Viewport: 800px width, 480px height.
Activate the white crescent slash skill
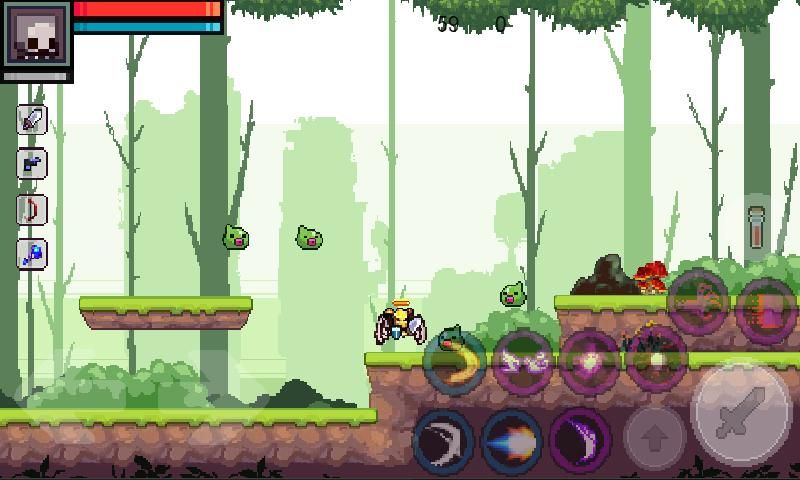(x=443, y=440)
